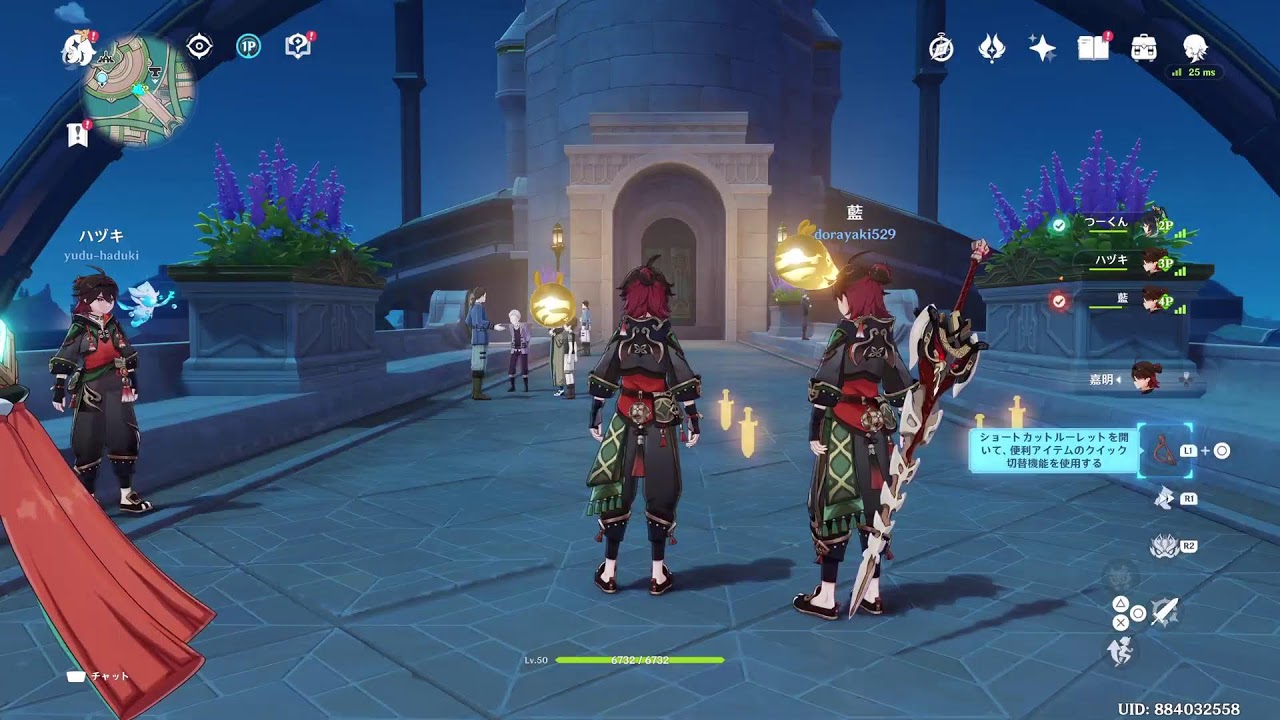Open the map from the circular minimap
1280x720 pixels.
(x=138, y=89)
